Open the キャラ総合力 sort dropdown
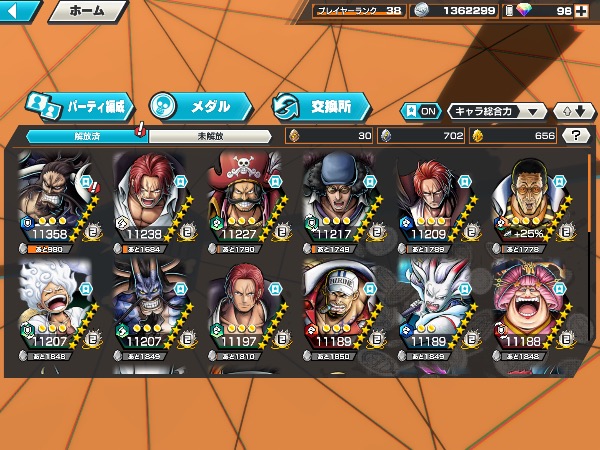600x450 pixels. 497,111
